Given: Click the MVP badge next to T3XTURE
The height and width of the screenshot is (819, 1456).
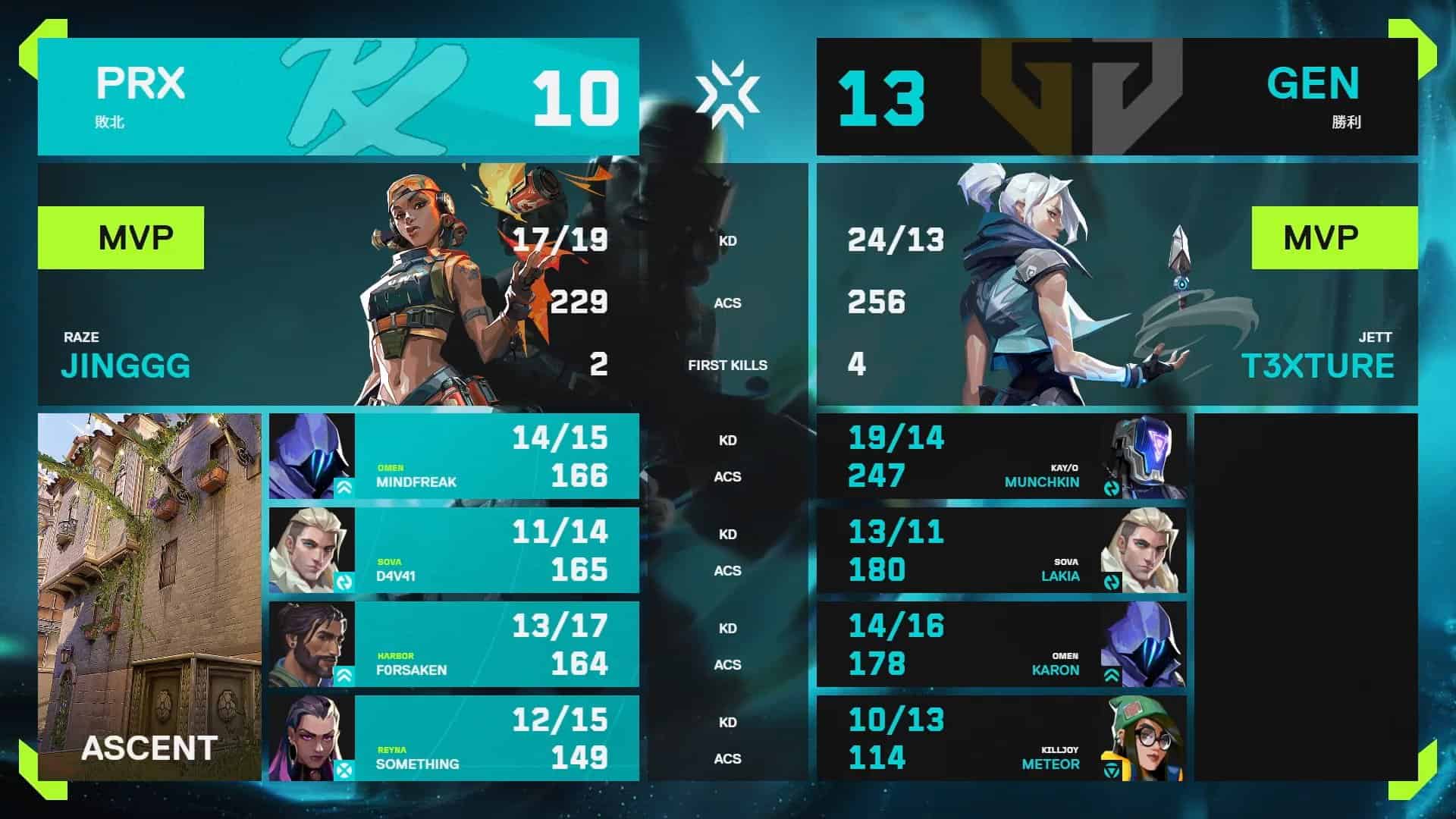Looking at the screenshot, I should pos(1335,235).
